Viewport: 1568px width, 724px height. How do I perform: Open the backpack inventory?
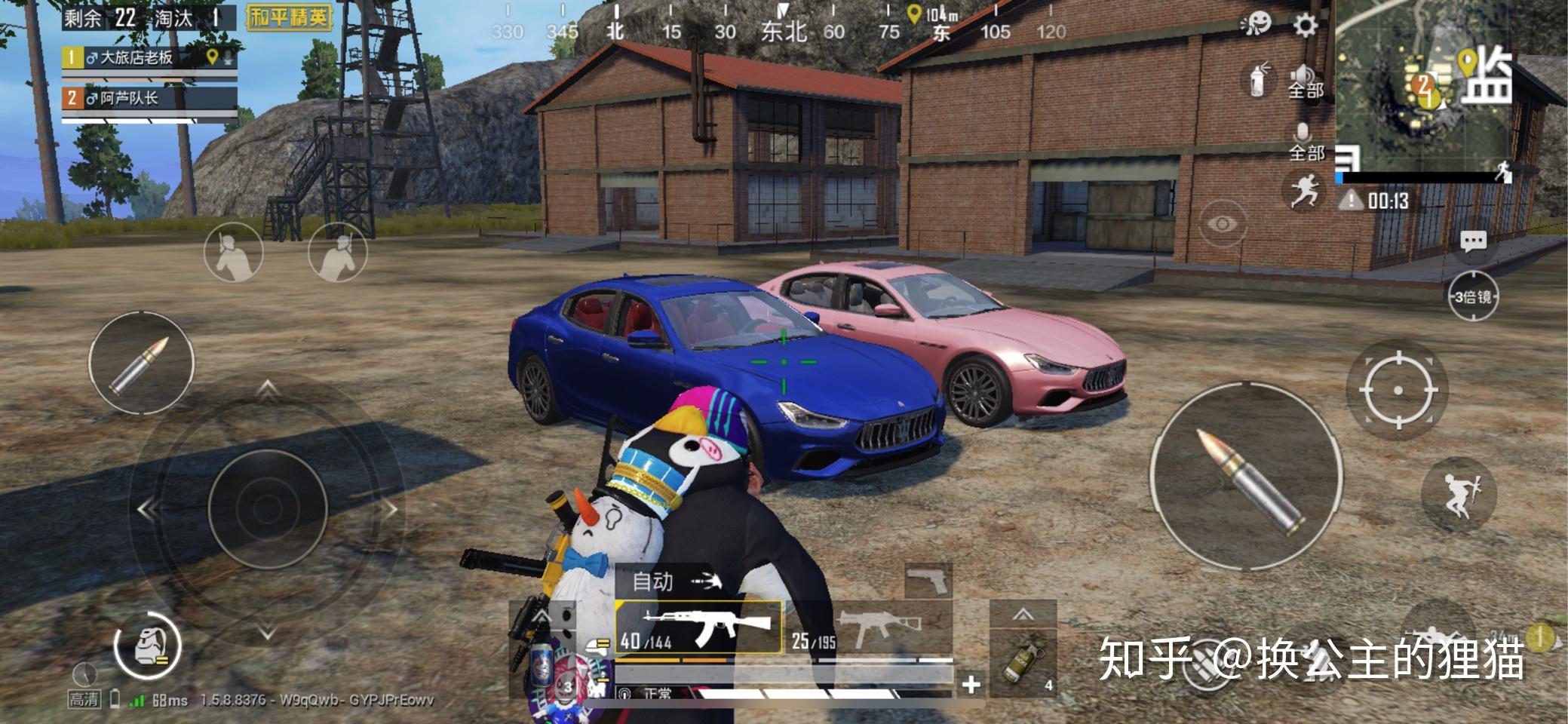point(148,647)
